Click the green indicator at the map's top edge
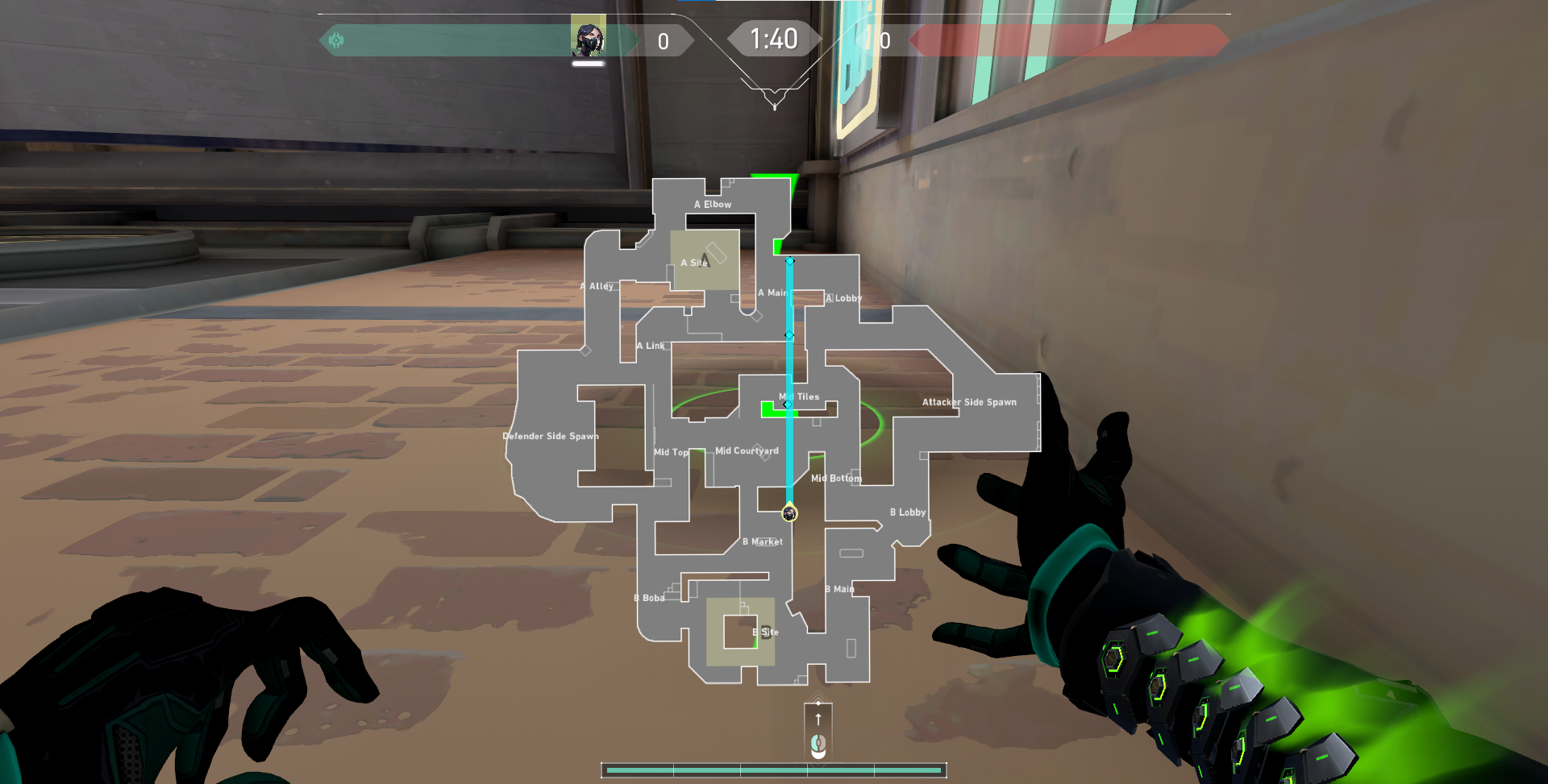Viewport: 1548px width, 784px height. tap(772, 176)
